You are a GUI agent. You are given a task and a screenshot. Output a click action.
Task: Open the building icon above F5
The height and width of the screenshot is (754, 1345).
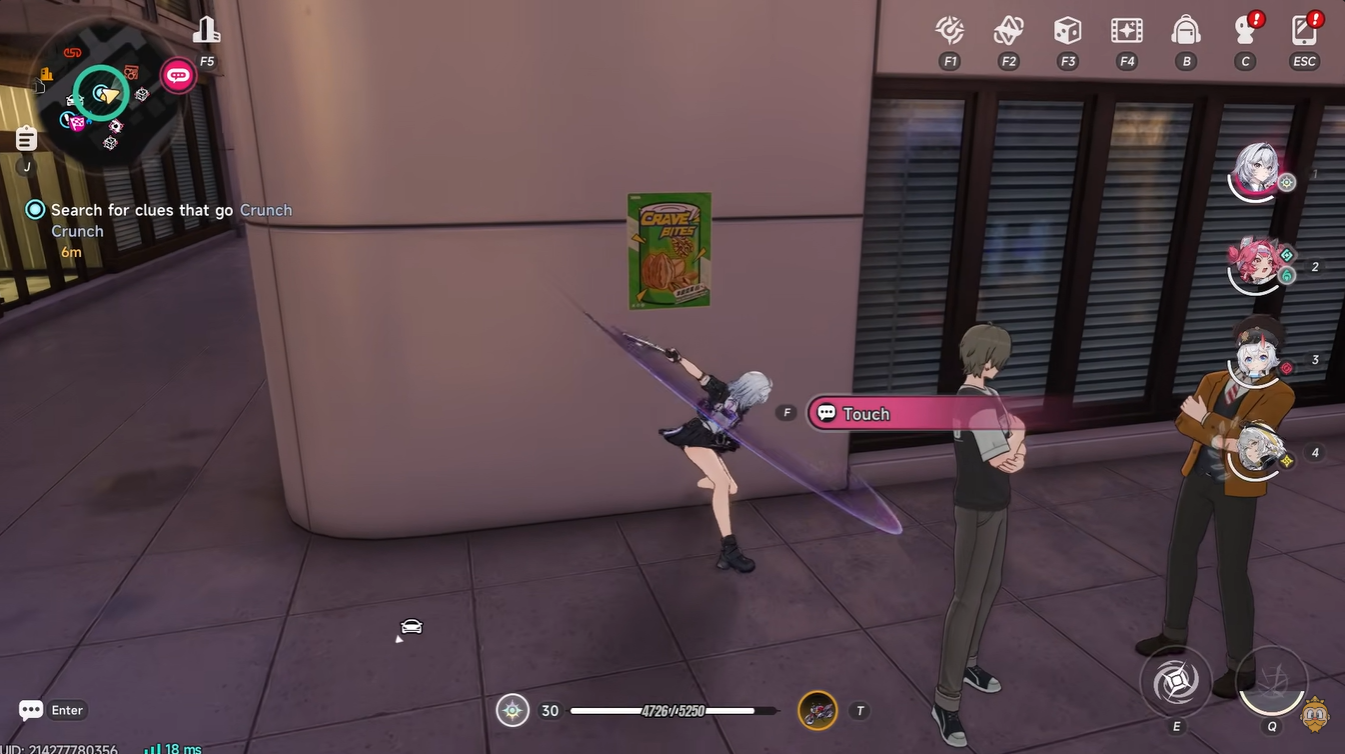(206, 30)
